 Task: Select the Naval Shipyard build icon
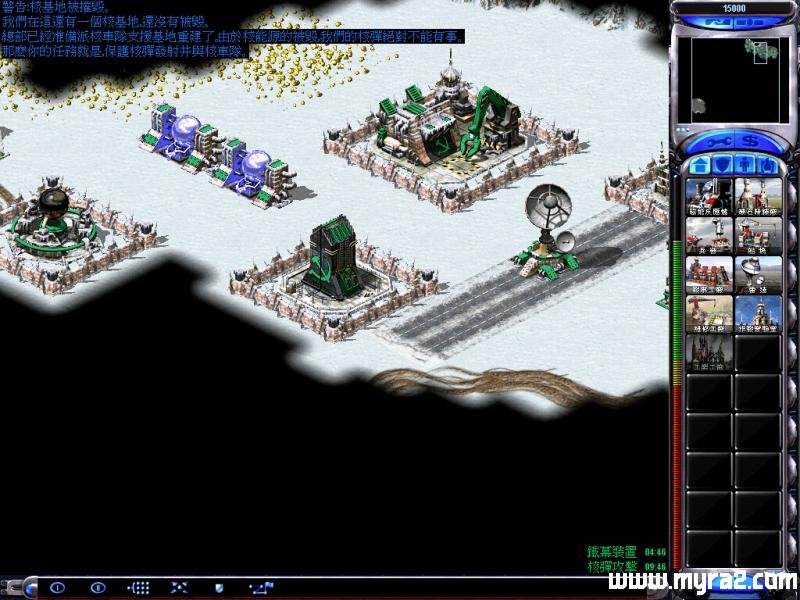tap(758, 236)
